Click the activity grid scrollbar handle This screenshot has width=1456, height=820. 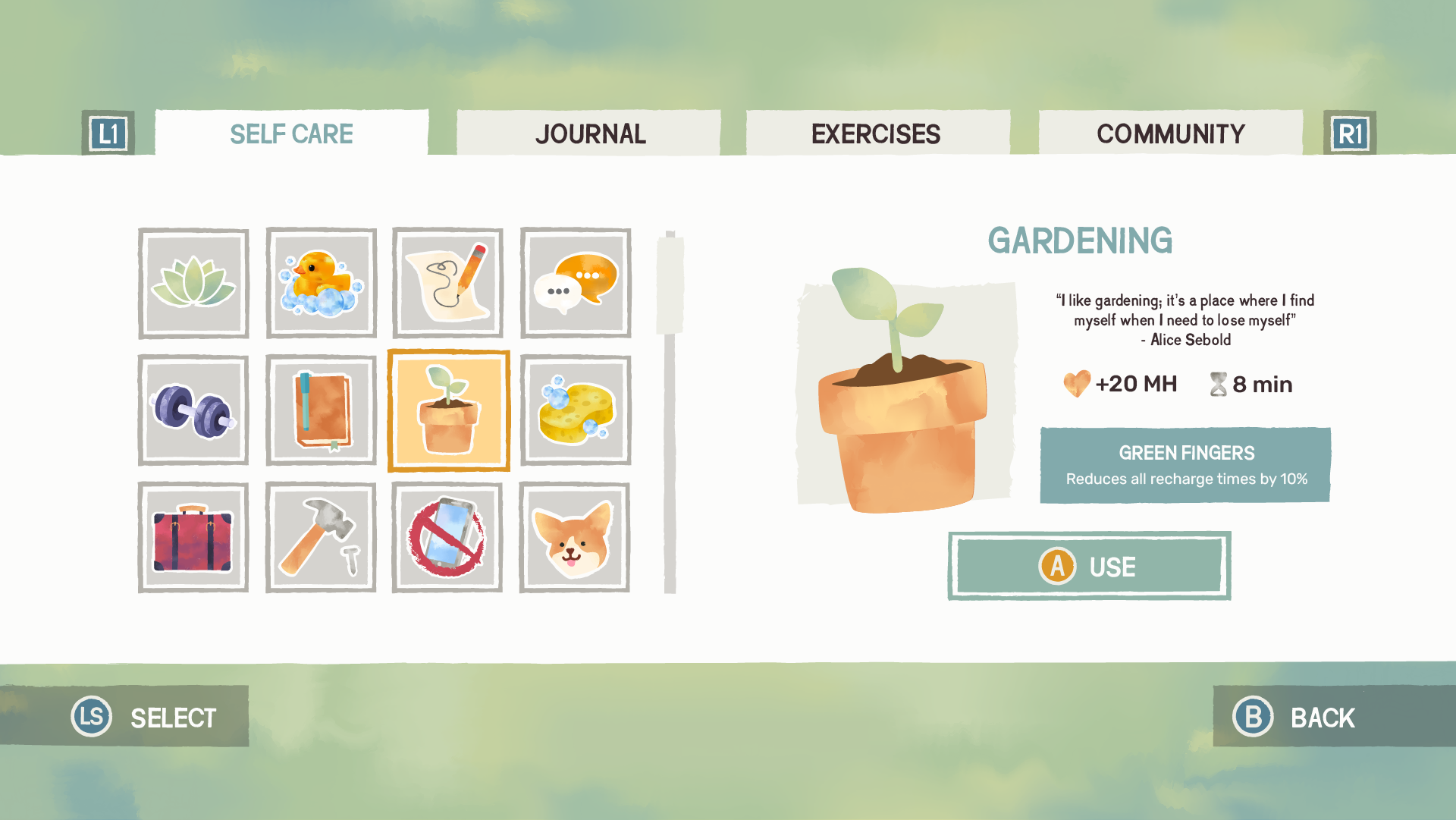click(x=670, y=284)
